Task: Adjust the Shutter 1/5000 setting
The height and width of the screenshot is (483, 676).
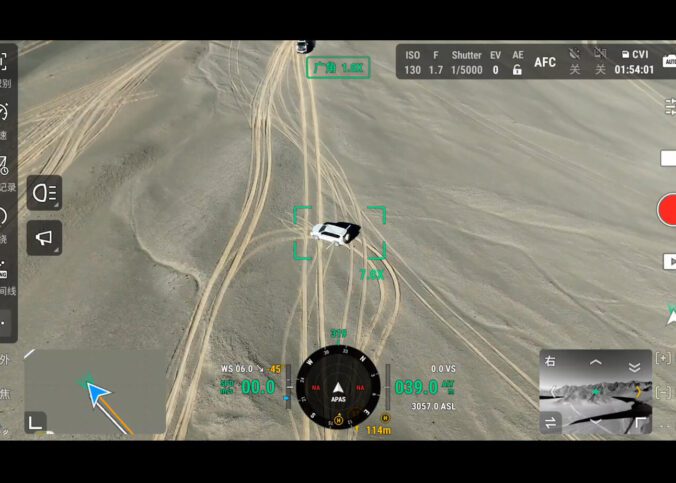Action: tap(466, 63)
